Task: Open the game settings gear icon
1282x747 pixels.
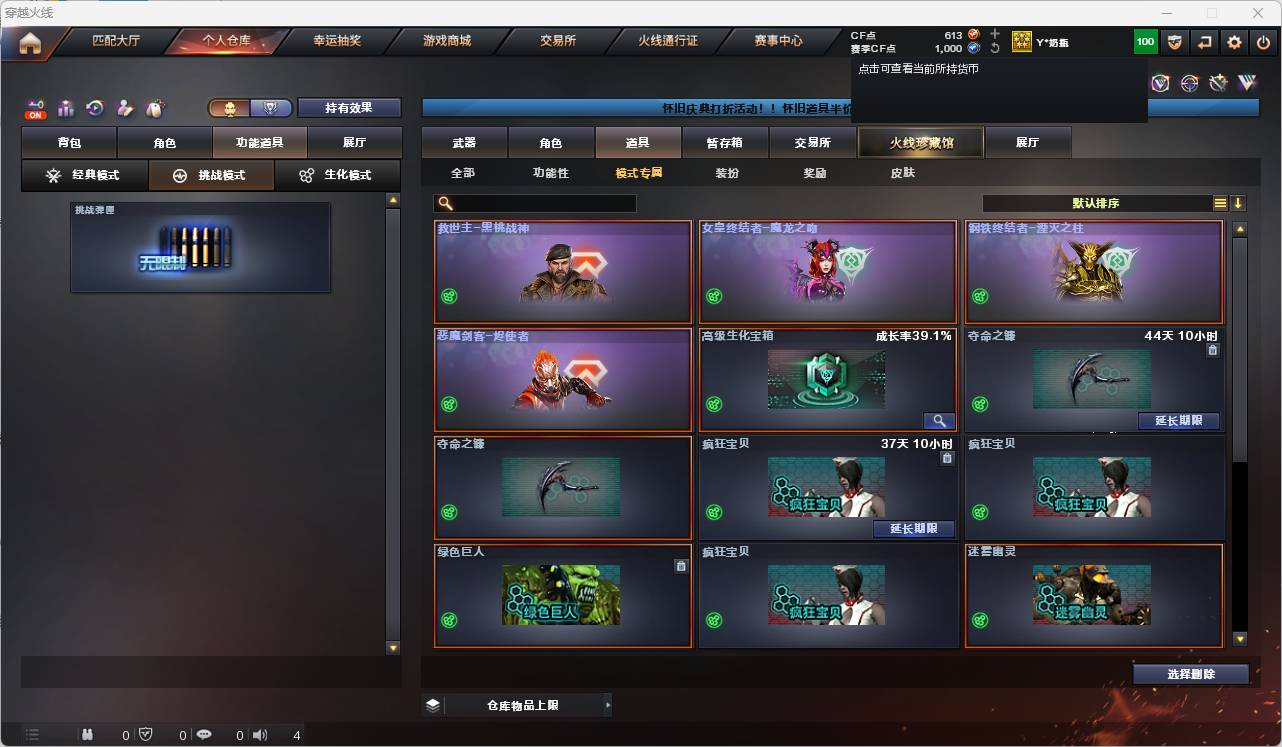Action: [x=1233, y=42]
